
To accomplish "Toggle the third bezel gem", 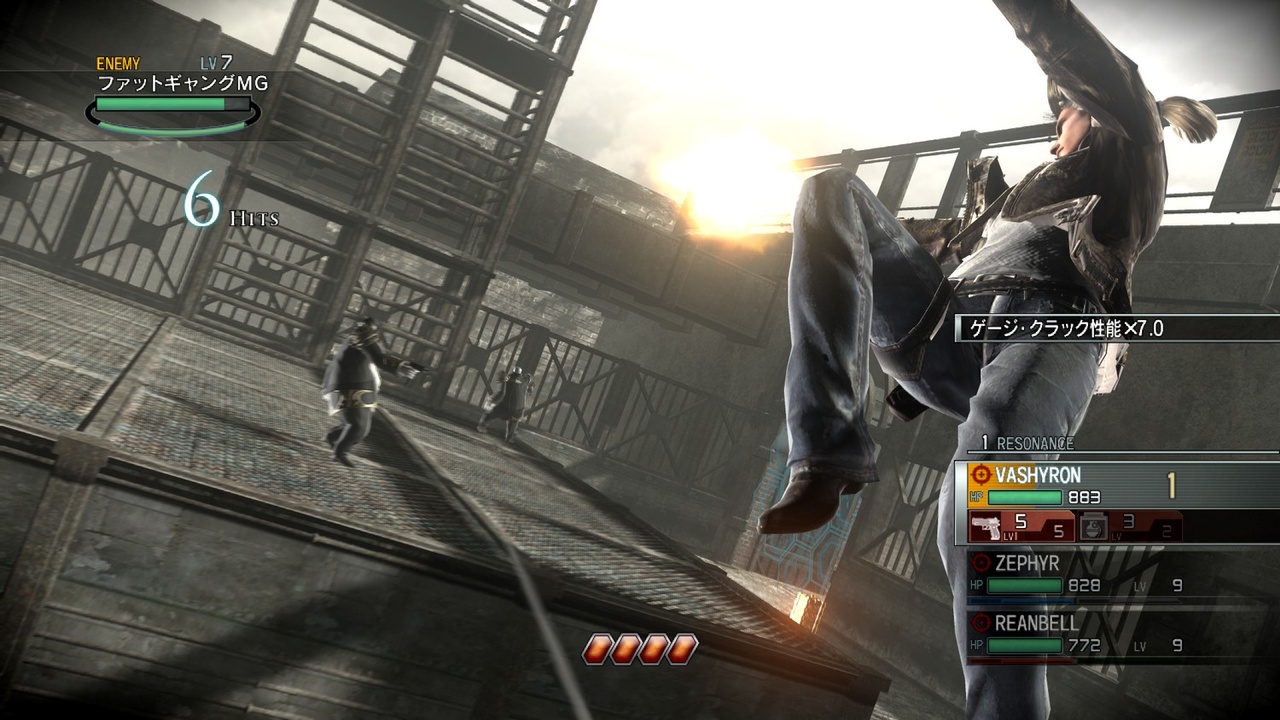I will click(x=657, y=647).
